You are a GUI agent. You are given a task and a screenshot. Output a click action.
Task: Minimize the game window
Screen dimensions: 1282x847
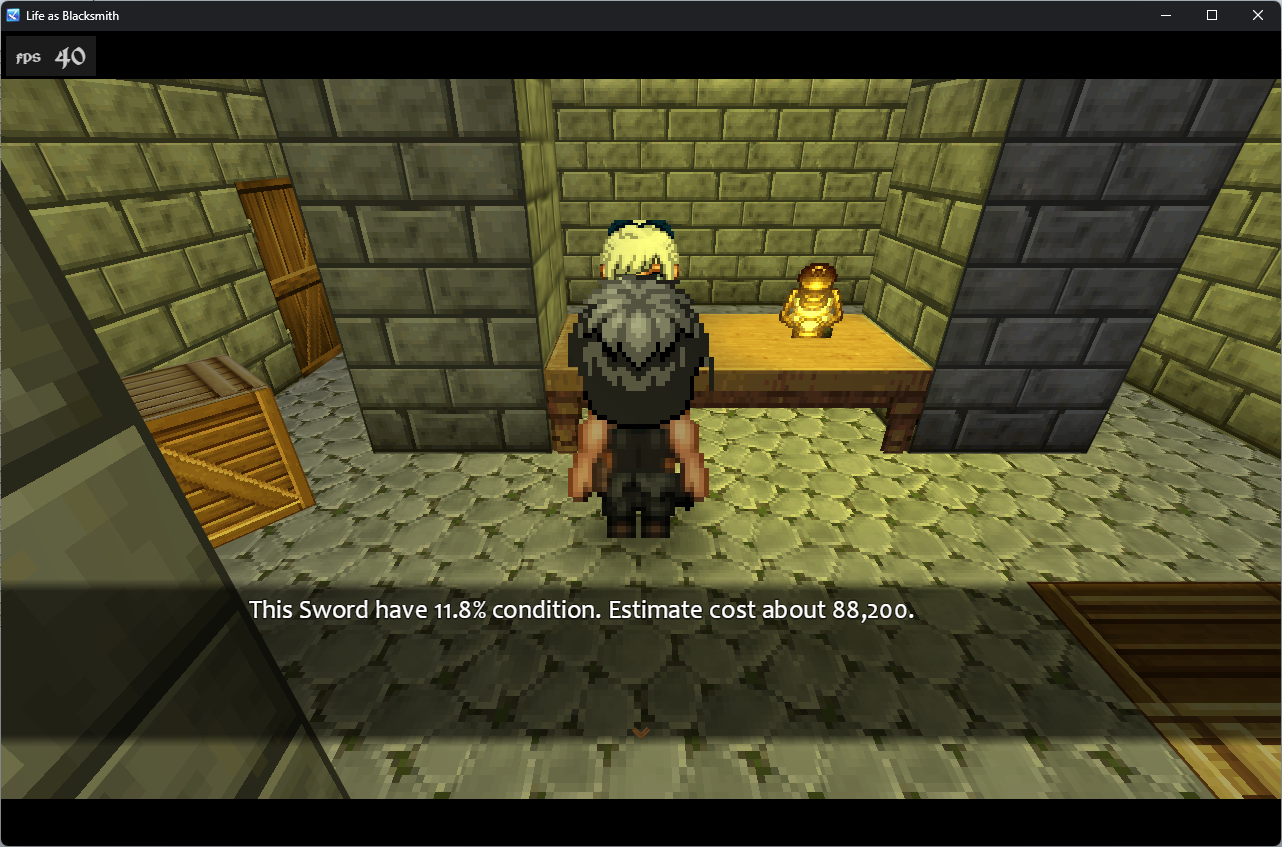click(x=1166, y=15)
